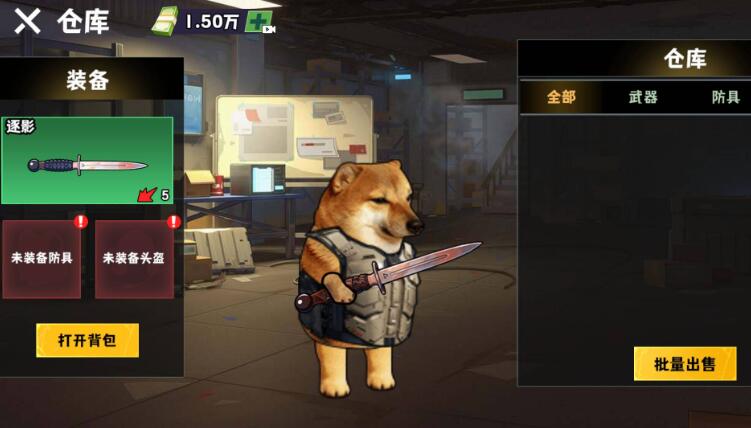Select the equipped 逐影 dagger slot
This screenshot has width=751, height=428.
(x=87, y=161)
